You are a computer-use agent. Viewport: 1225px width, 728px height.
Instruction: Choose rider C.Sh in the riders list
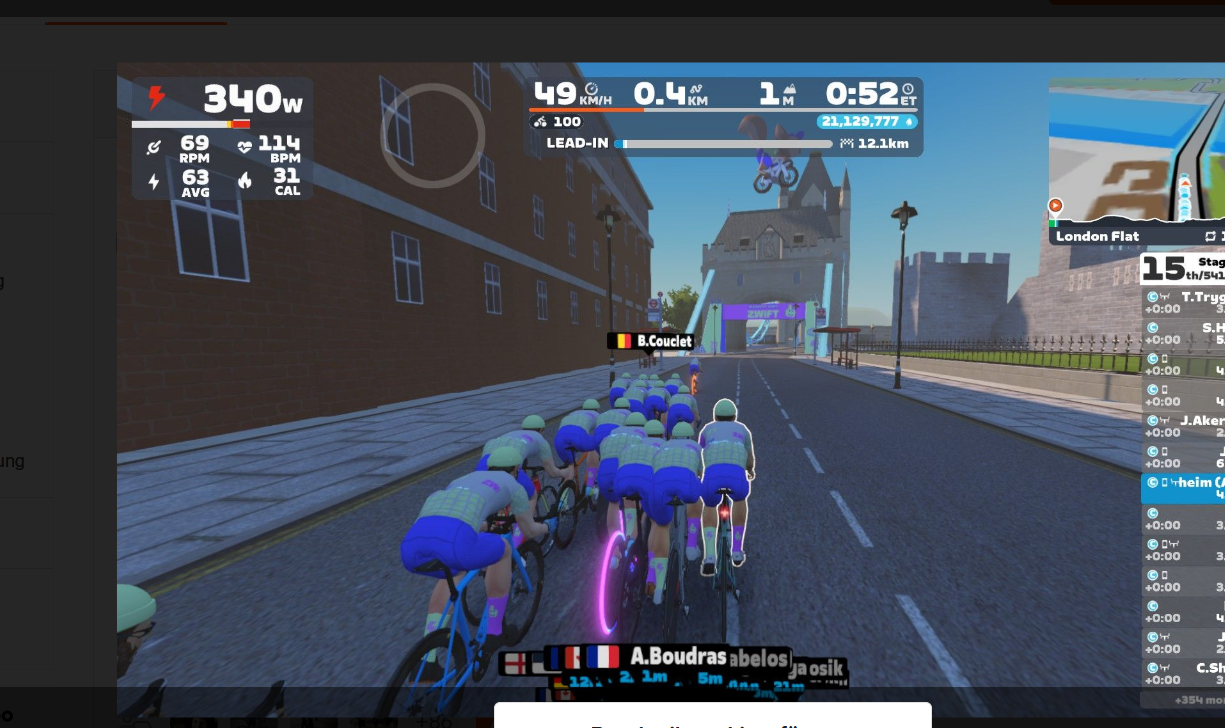1186,674
